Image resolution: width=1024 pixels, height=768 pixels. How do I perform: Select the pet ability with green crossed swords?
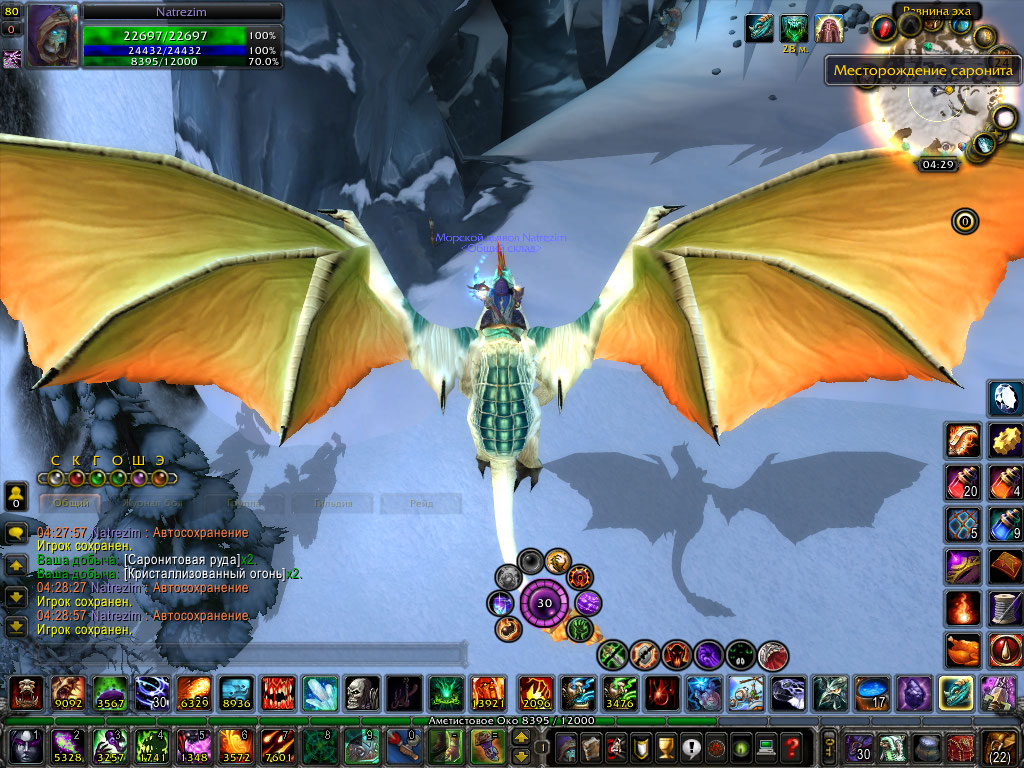click(613, 655)
